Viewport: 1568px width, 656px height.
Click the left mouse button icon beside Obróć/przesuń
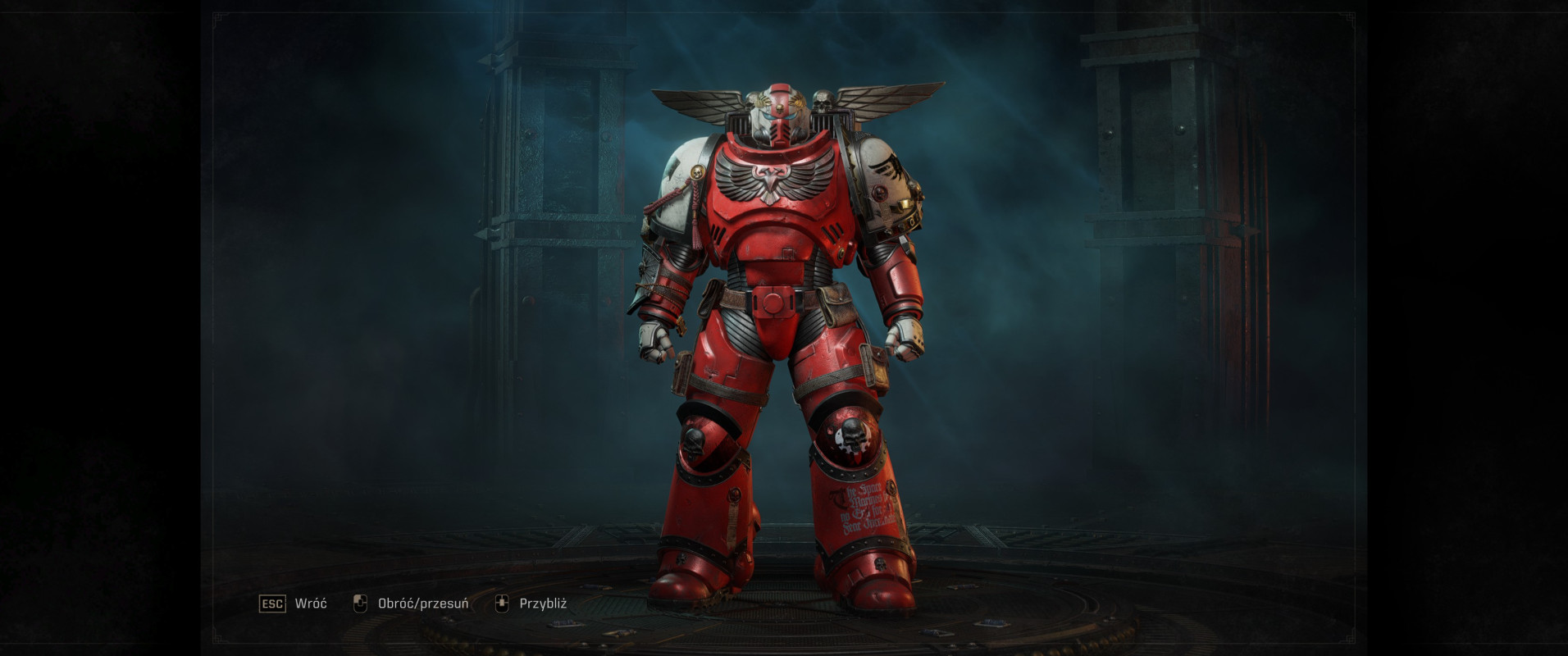(359, 603)
